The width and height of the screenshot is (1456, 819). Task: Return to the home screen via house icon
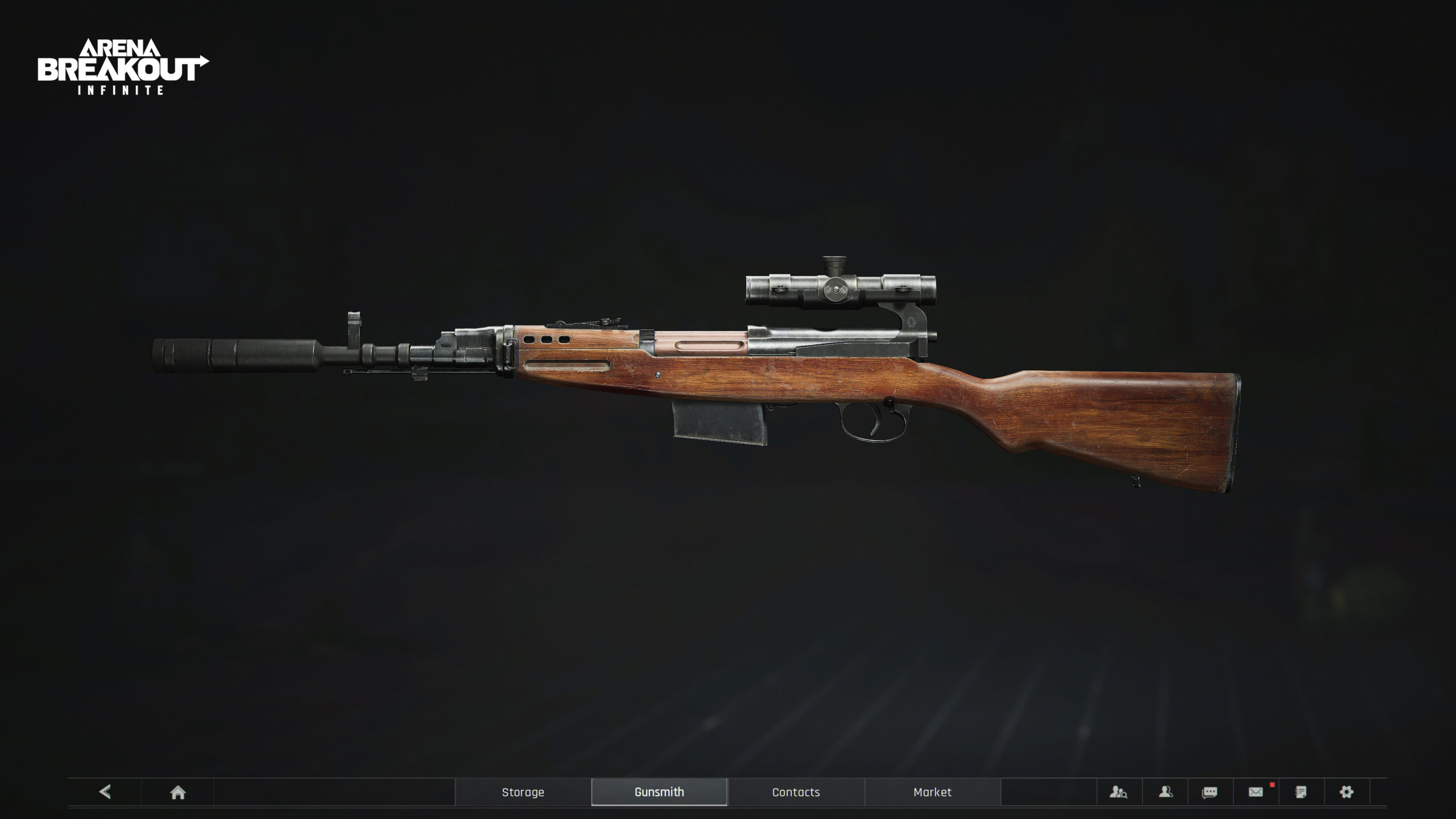click(x=177, y=792)
